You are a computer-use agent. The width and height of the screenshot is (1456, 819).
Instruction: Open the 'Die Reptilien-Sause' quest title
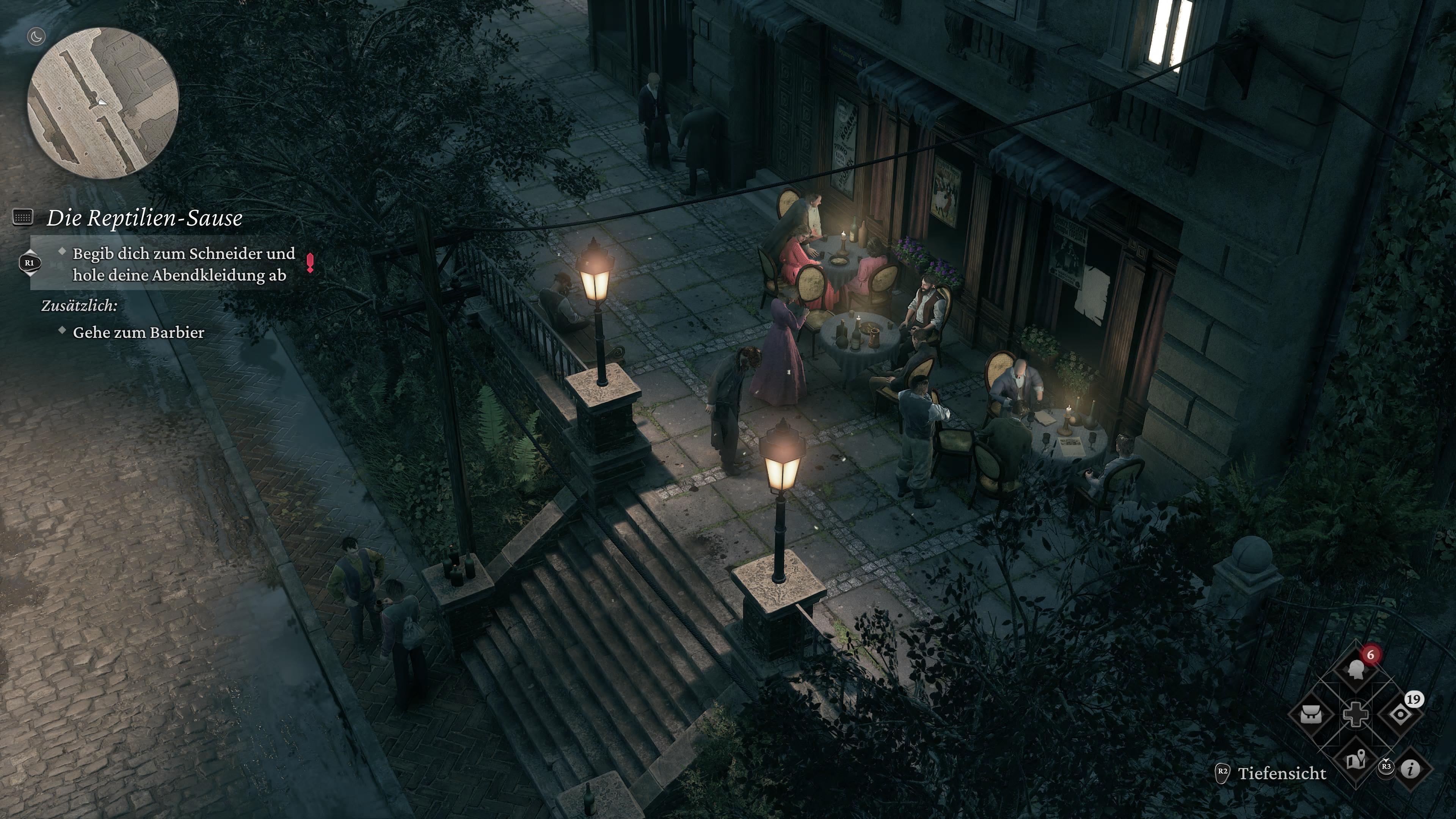click(144, 218)
